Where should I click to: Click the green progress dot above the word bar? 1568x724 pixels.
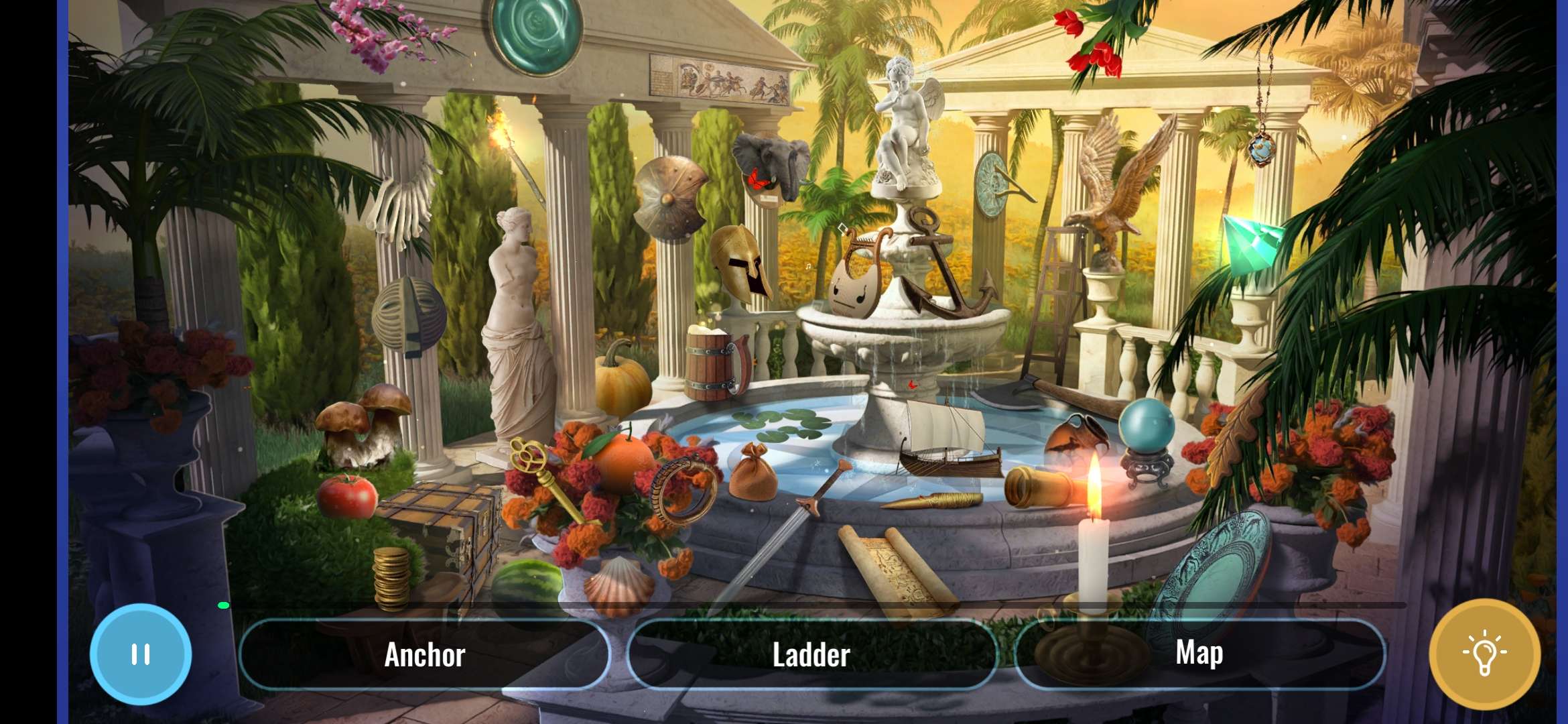pos(224,604)
